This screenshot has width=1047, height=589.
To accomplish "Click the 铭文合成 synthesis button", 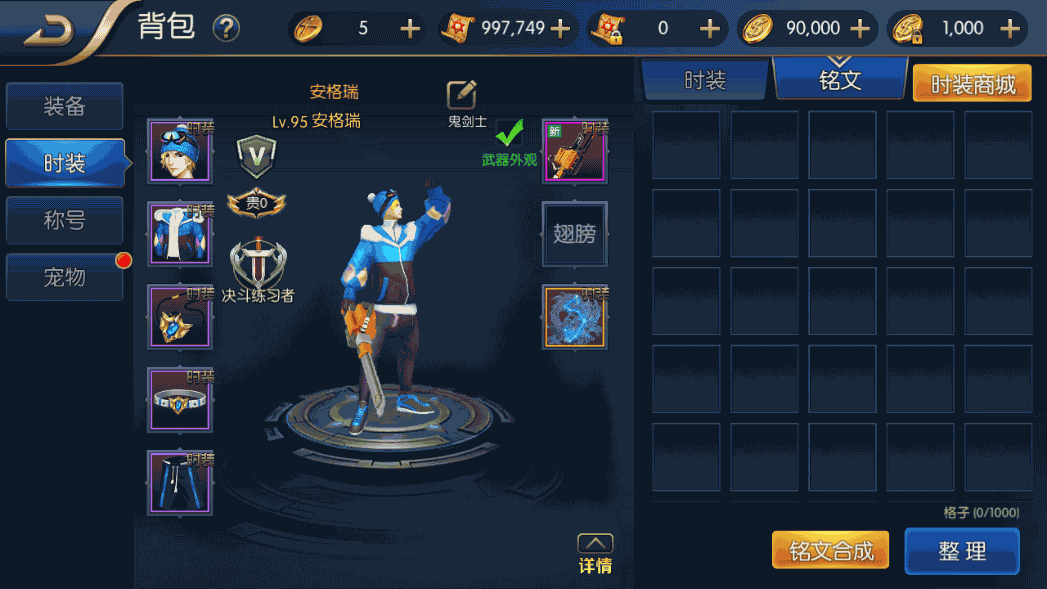I will (x=831, y=551).
